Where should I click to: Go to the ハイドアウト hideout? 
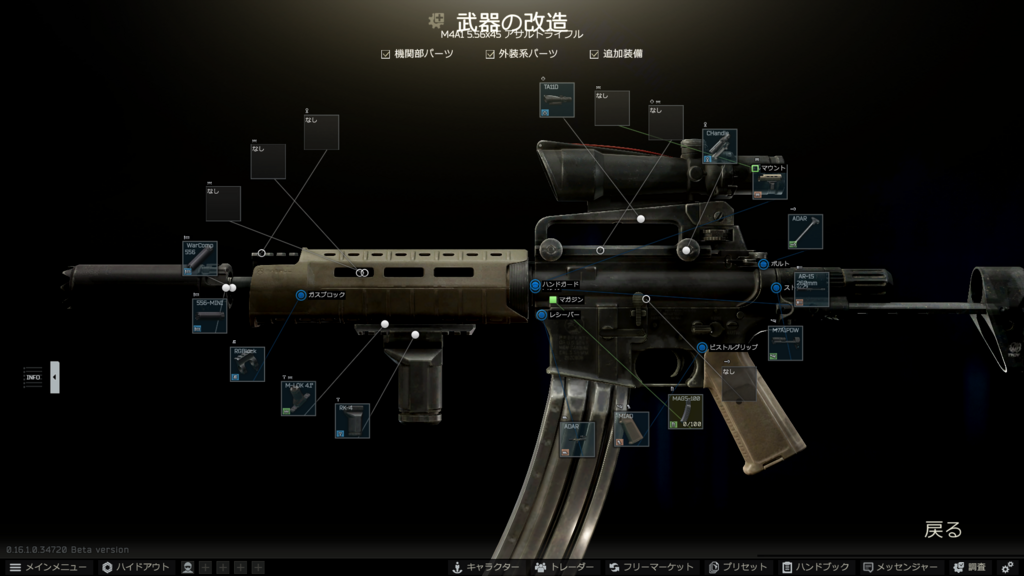(136, 567)
